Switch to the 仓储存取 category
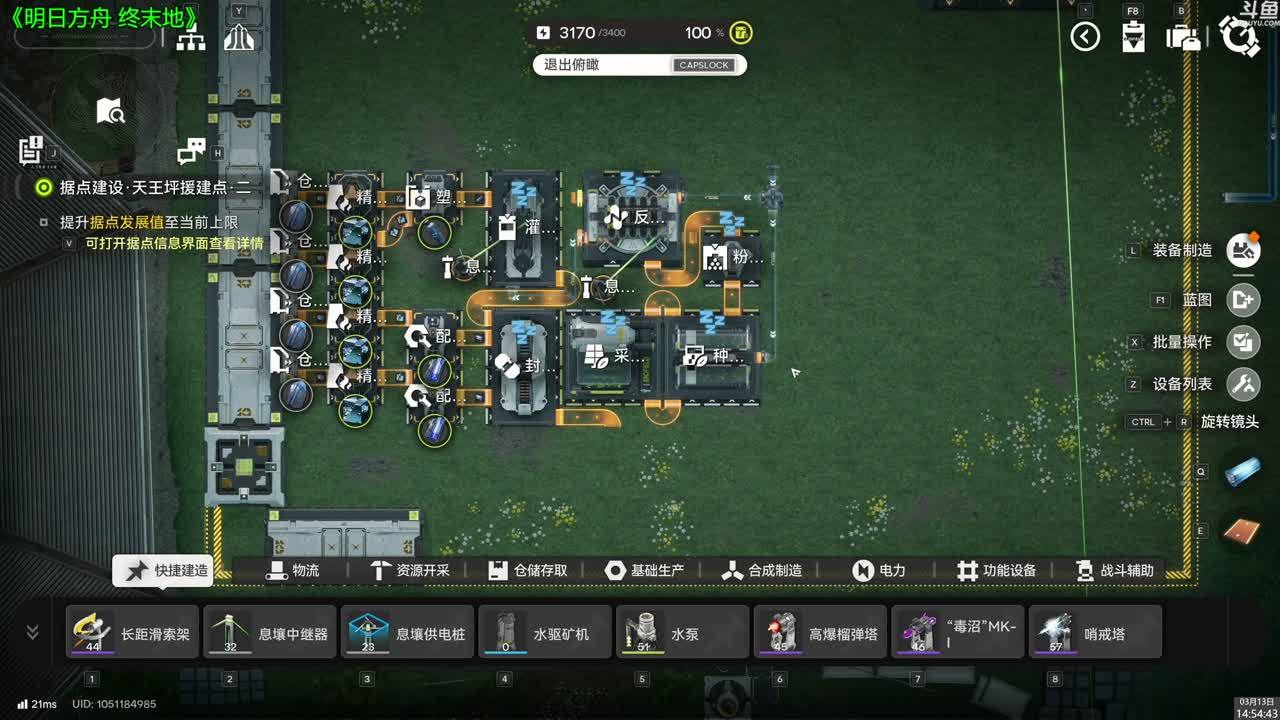 528,570
